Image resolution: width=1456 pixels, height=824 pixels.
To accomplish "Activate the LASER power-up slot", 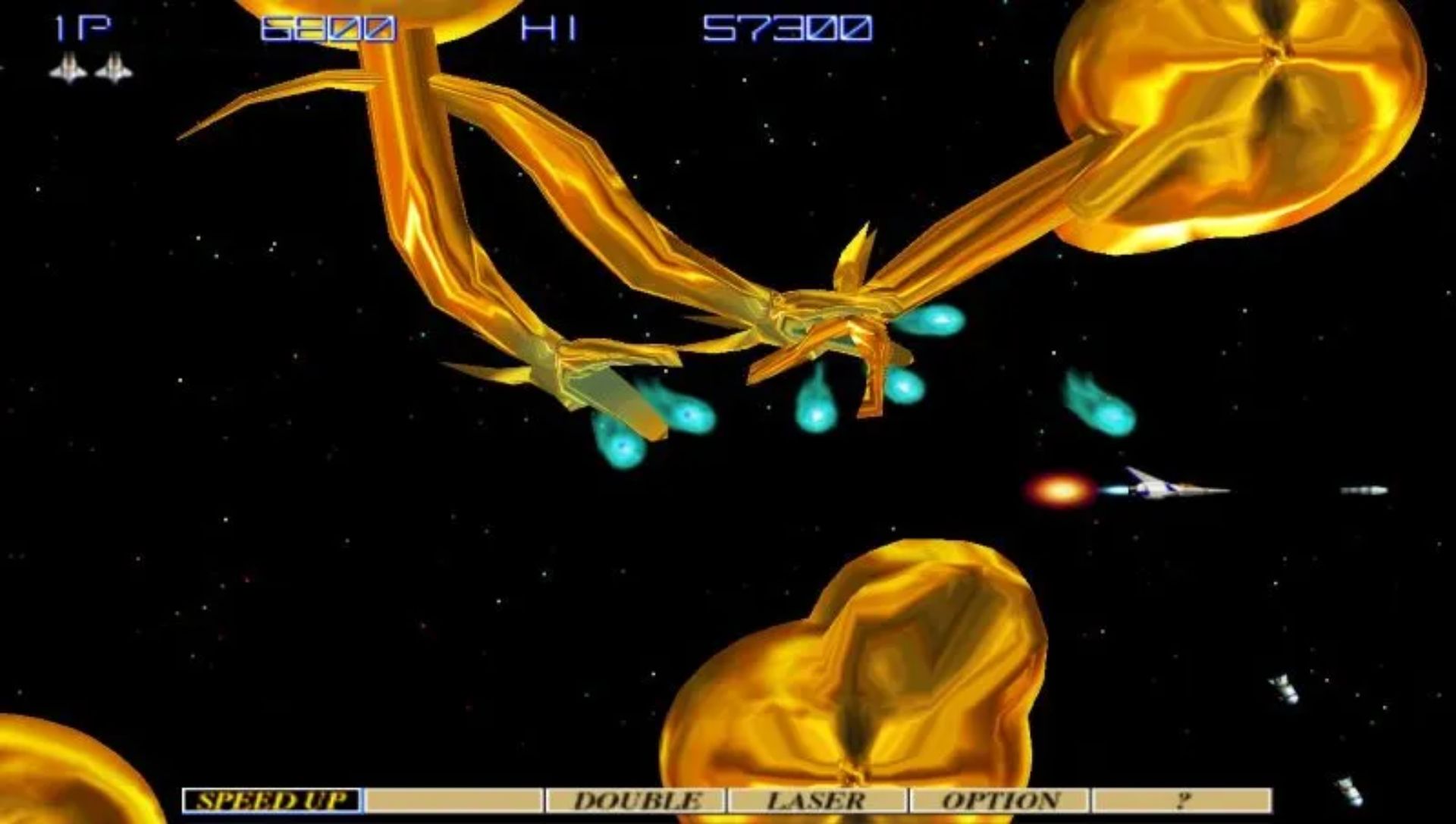I will coord(817,801).
